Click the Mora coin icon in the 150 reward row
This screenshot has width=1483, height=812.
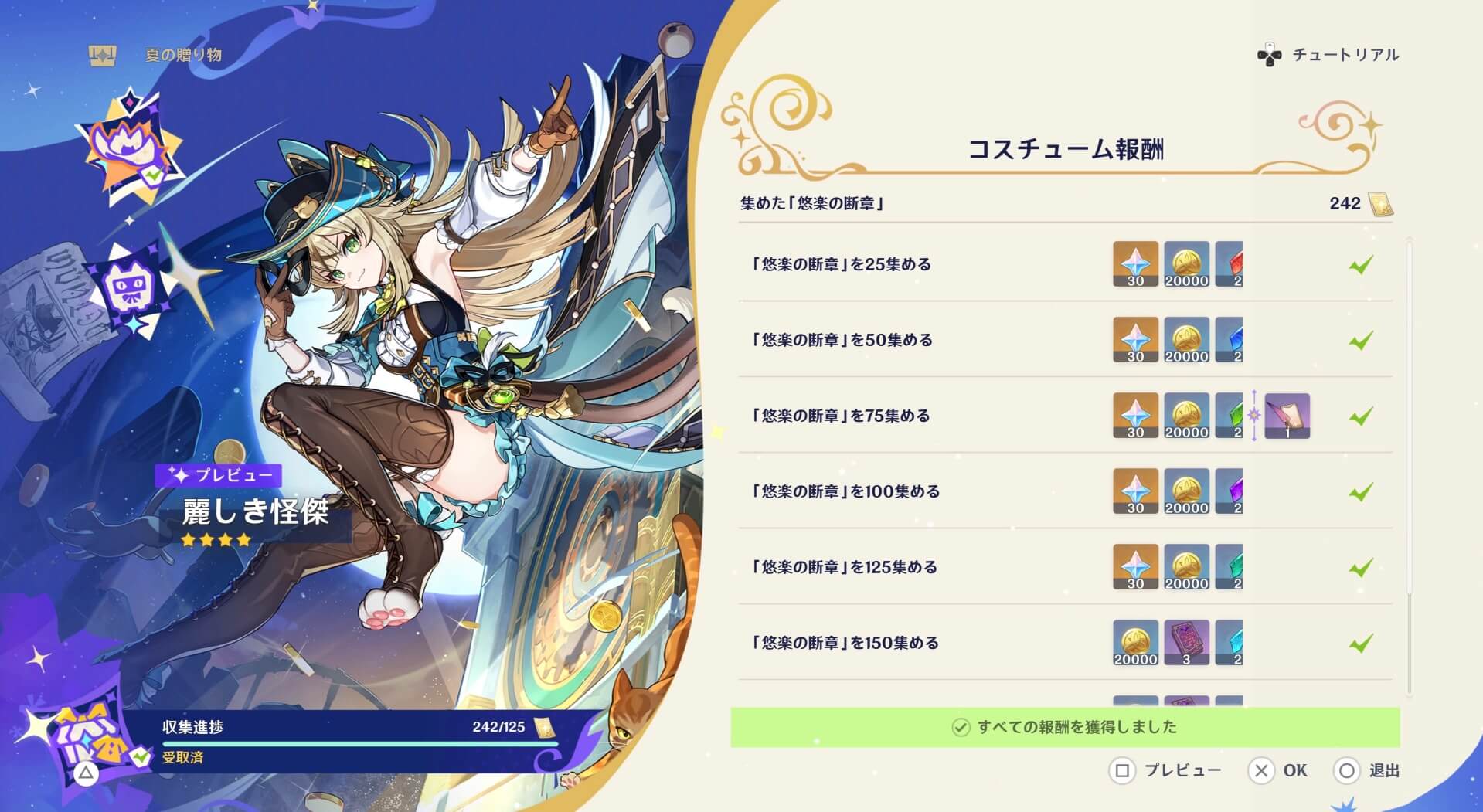click(x=1135, y=642)
